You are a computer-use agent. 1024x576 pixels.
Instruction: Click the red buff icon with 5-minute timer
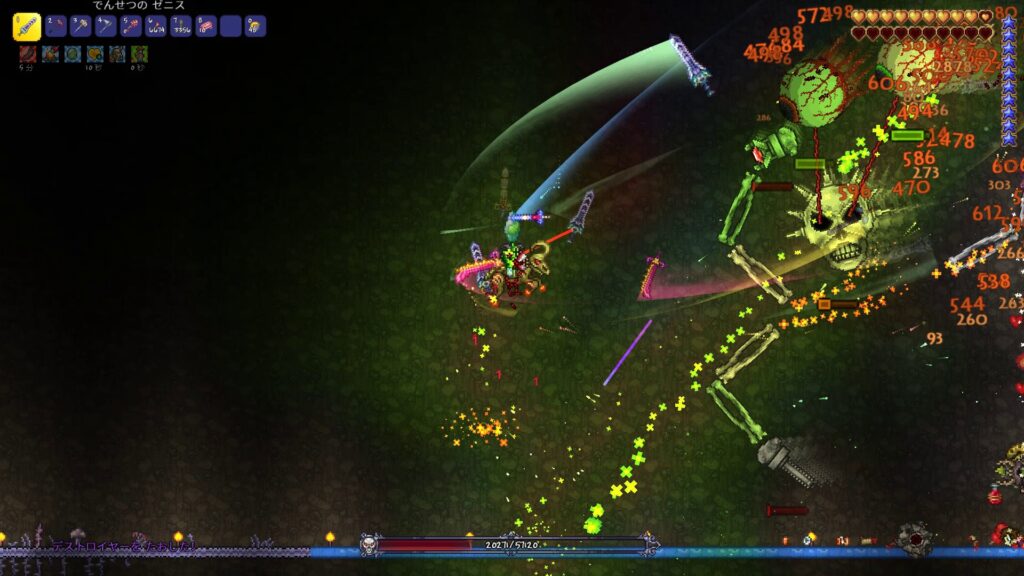tap(28, 54)
